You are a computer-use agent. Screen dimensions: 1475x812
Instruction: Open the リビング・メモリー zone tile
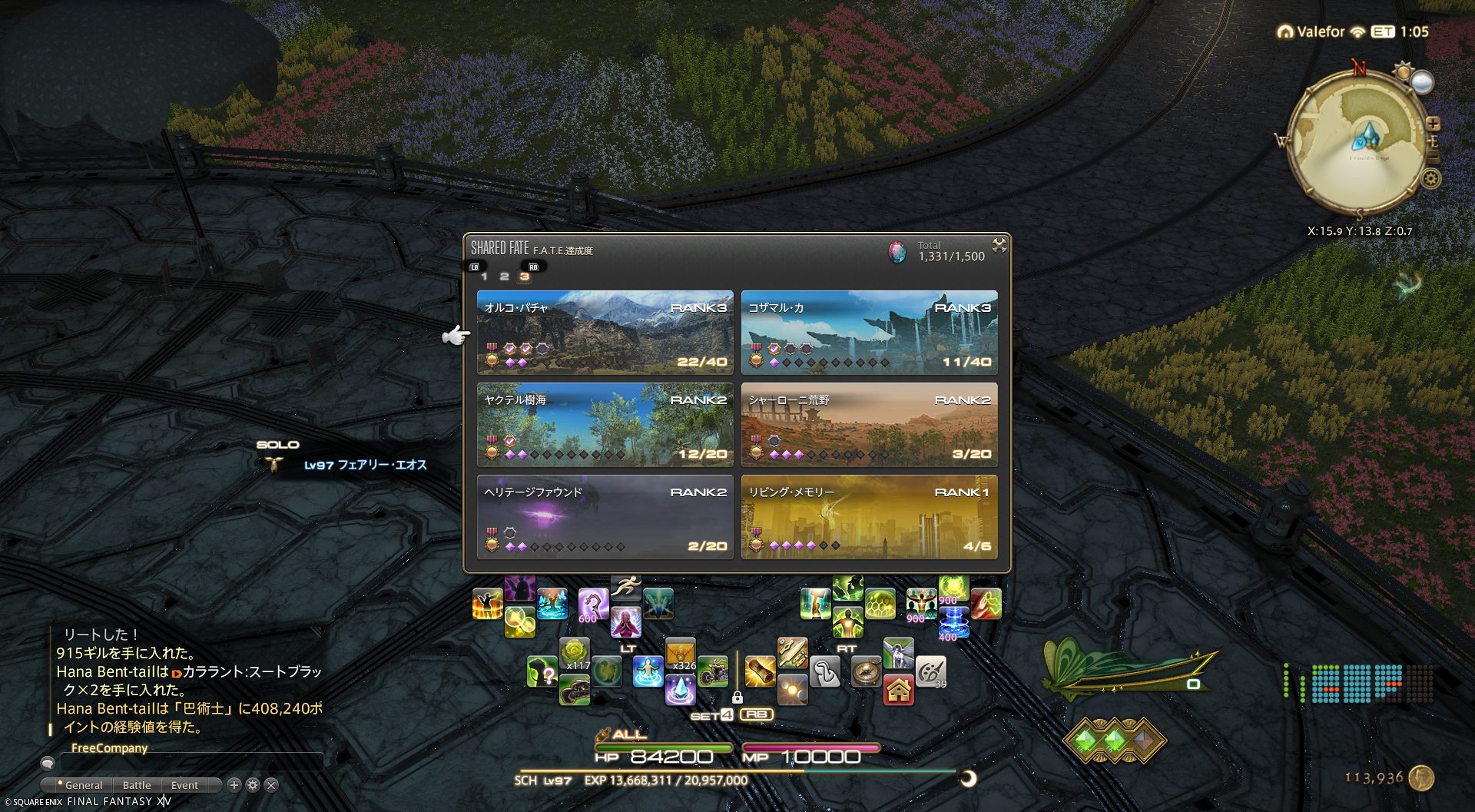(x=869, y=516)
